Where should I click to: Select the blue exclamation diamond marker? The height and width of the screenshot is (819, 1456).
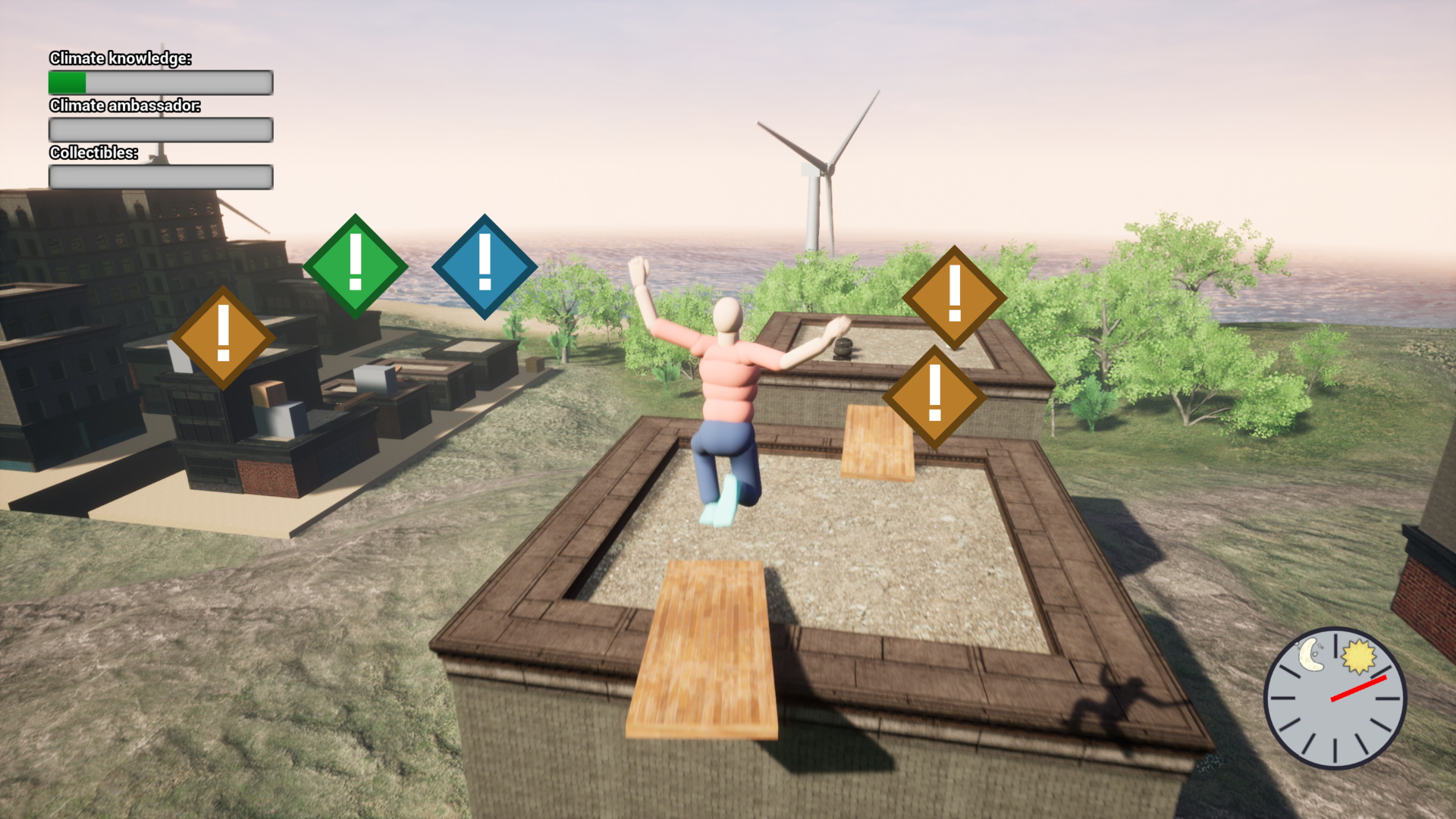[485, 265]
